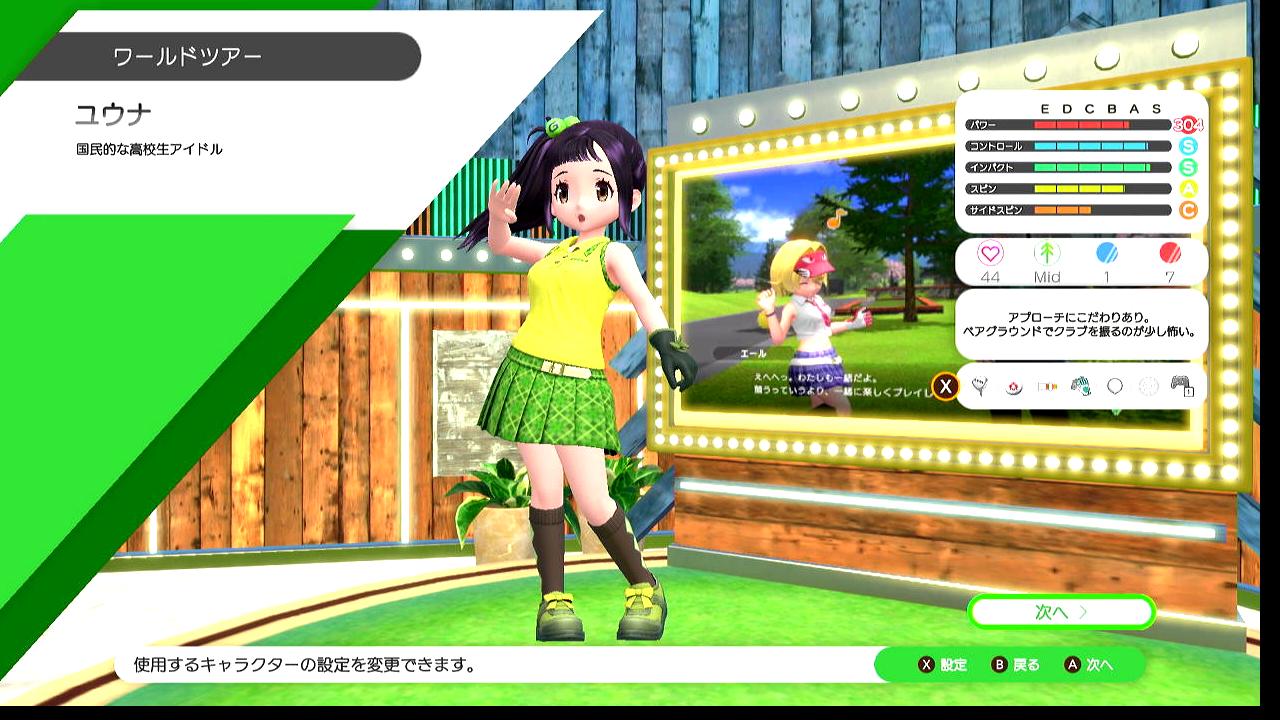
Task: Choose the speech bubble icon
Action: [1114, 386]
